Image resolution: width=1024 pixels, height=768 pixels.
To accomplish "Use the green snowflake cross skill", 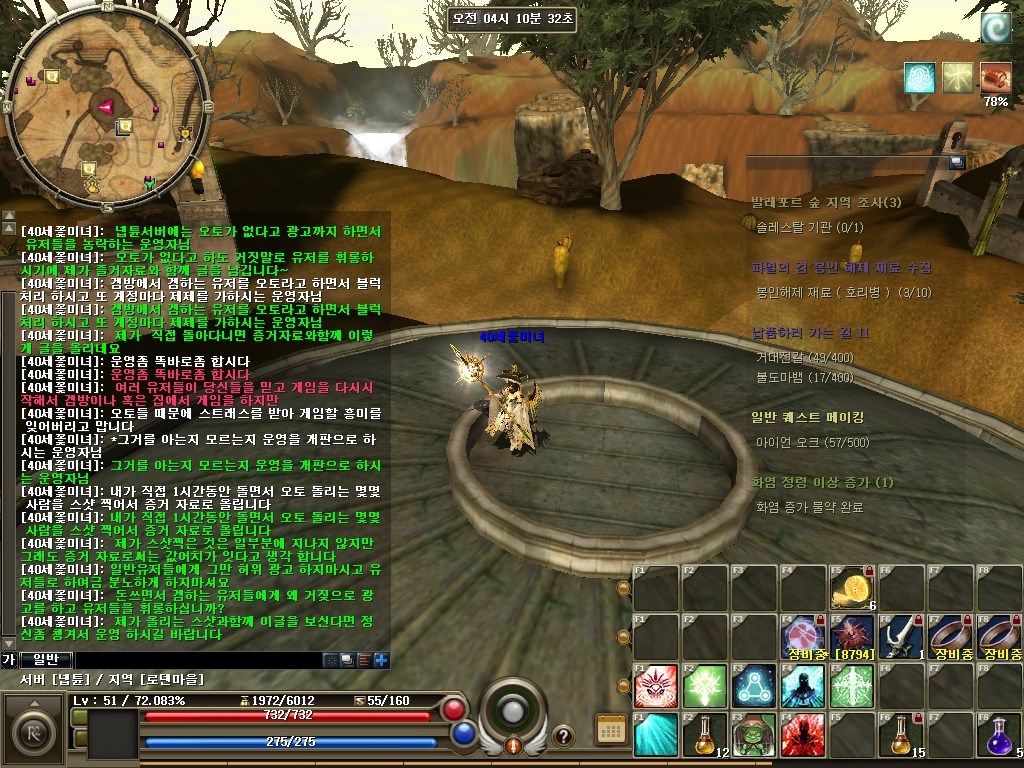I will pos(852,685).
